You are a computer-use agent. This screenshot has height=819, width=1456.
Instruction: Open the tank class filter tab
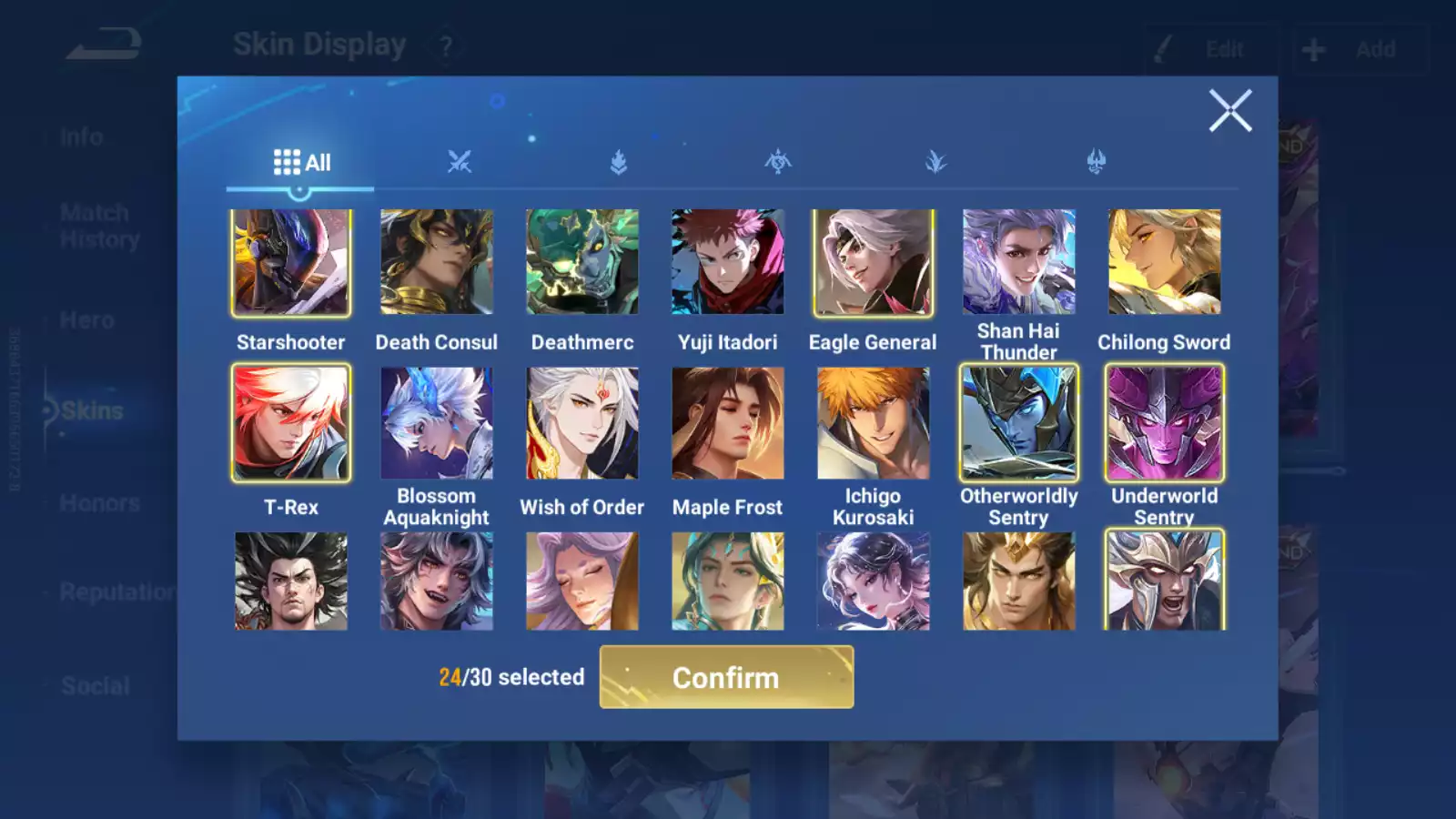click(x=619, y=161)
